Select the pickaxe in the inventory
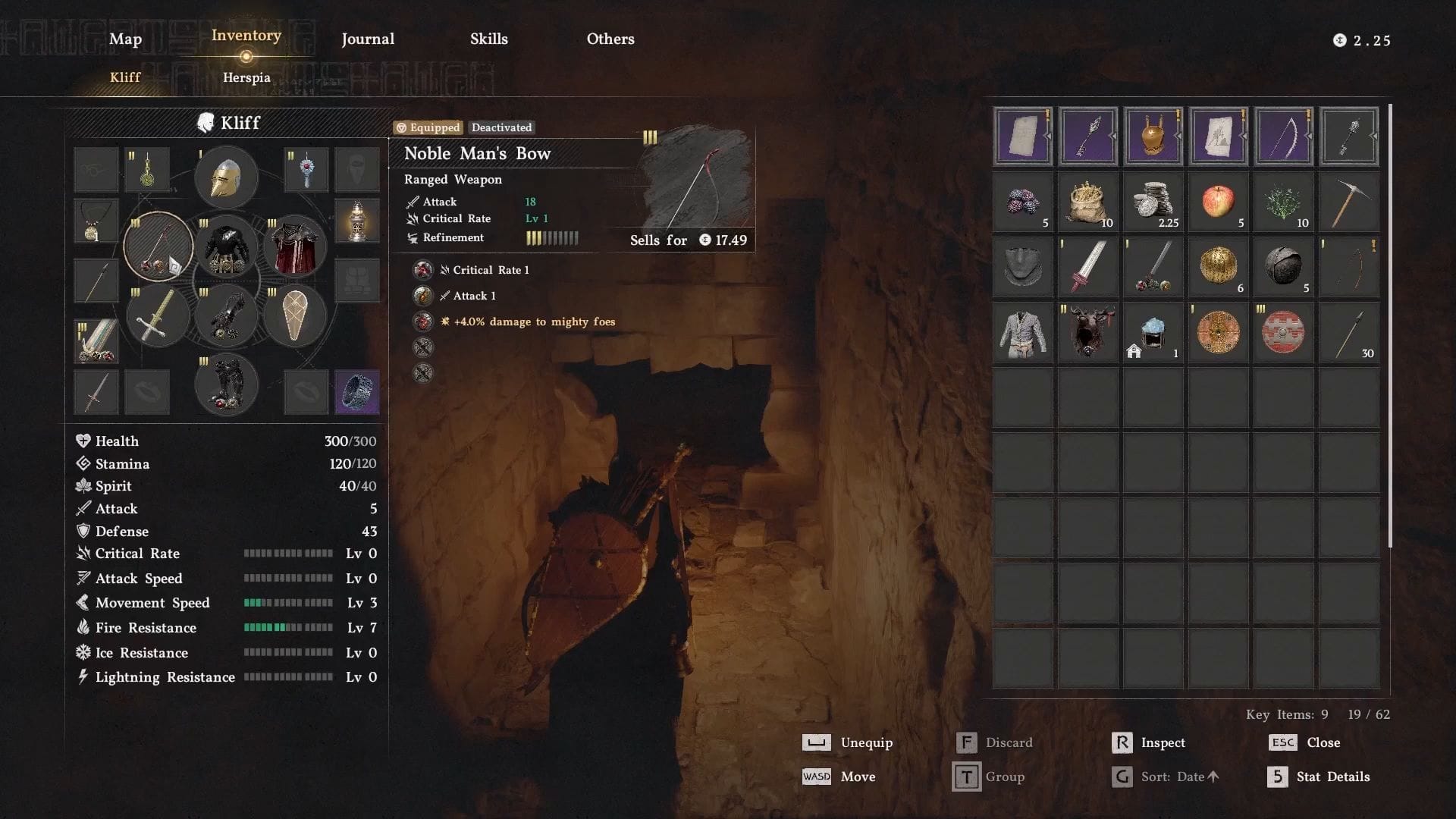The width and height of the screenshot is (1456, 819). 1348,202
